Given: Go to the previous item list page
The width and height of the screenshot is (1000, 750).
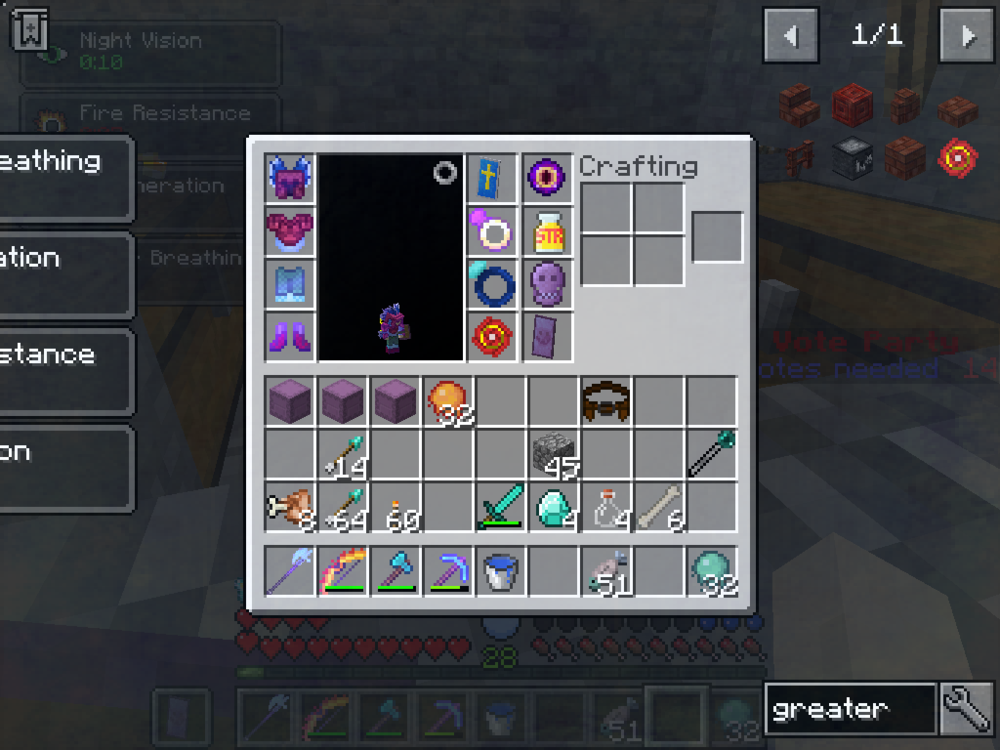Looking at the screenshot, I should tap(791, 36).
